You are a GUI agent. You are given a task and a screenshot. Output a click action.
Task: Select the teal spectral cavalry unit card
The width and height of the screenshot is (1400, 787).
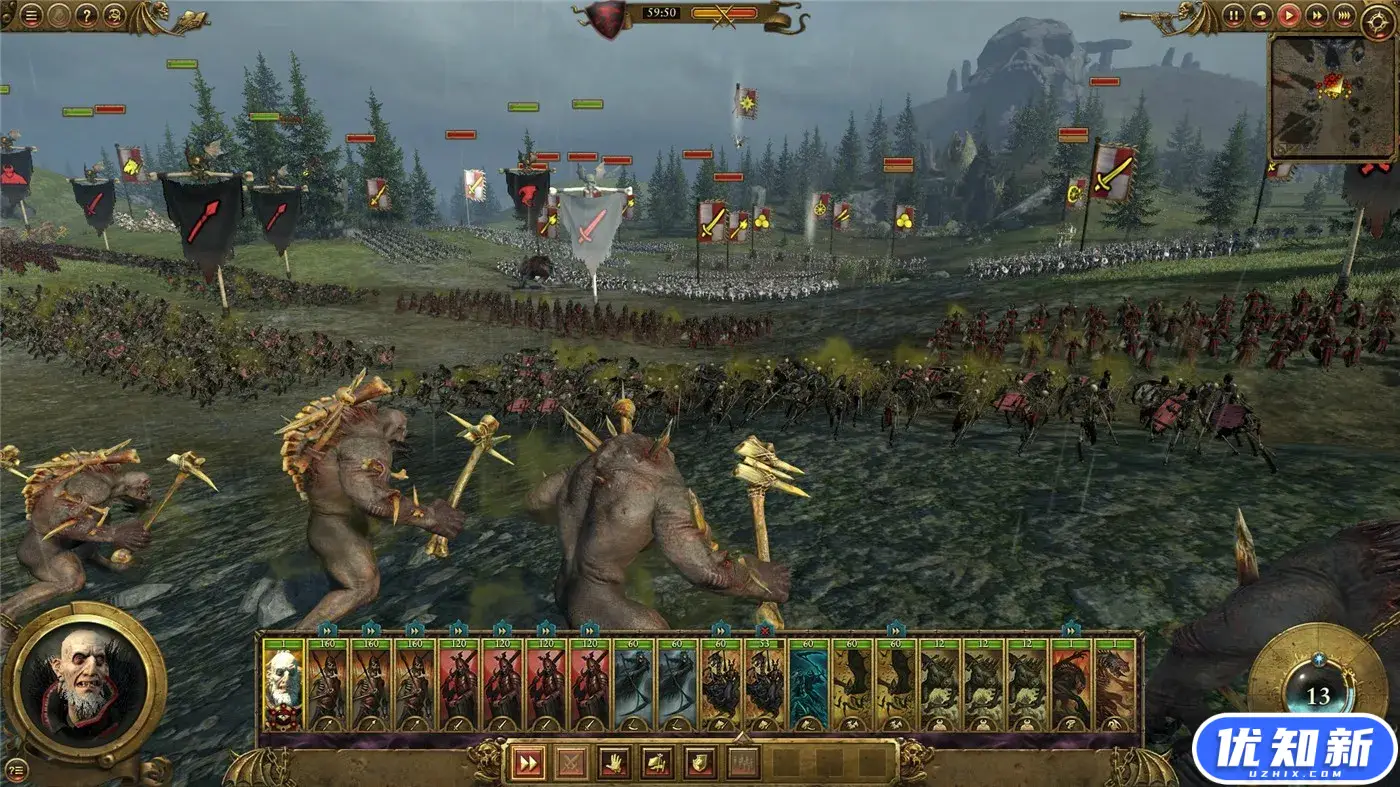click(809, 686)
